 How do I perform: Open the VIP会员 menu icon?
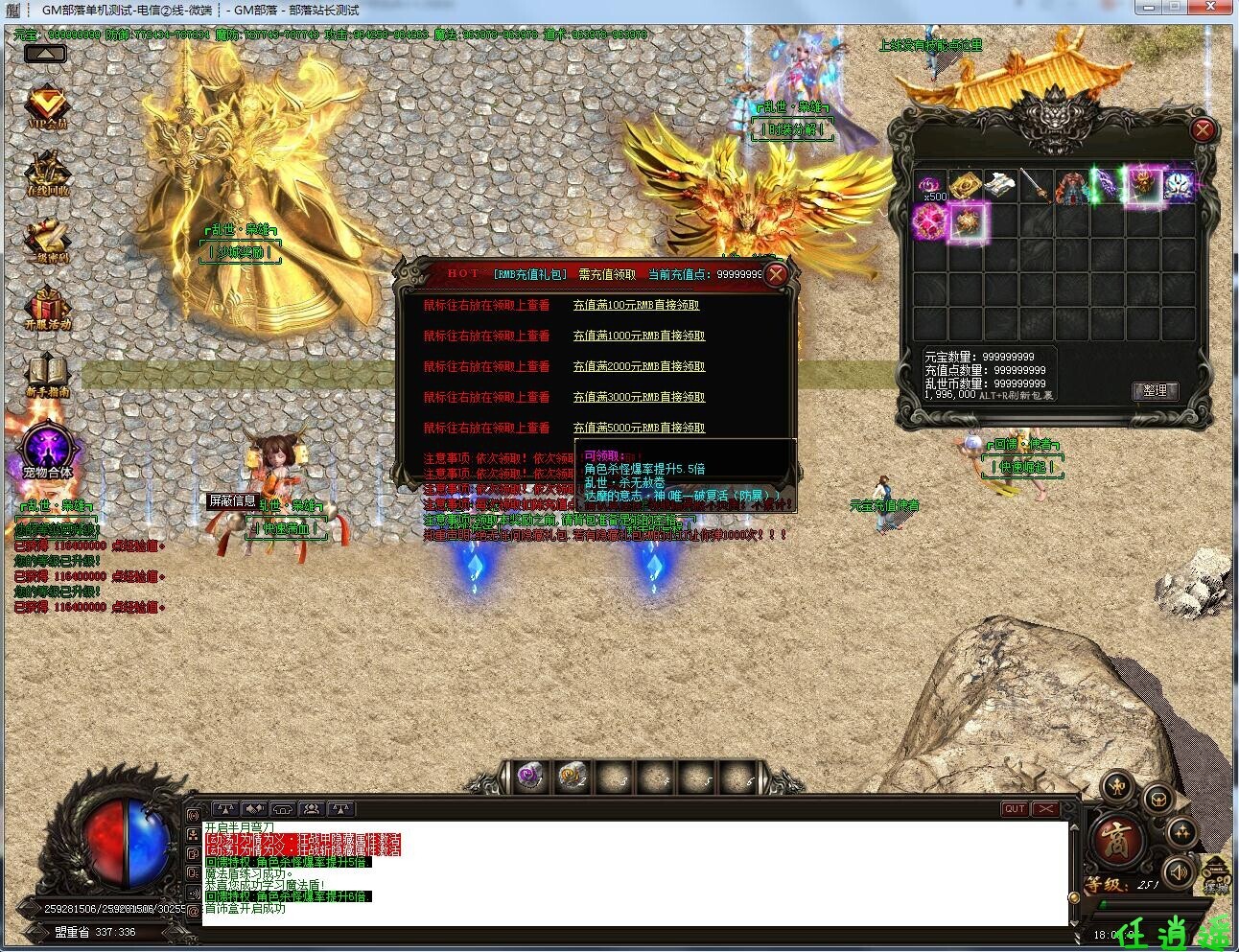tap(46, 107)
